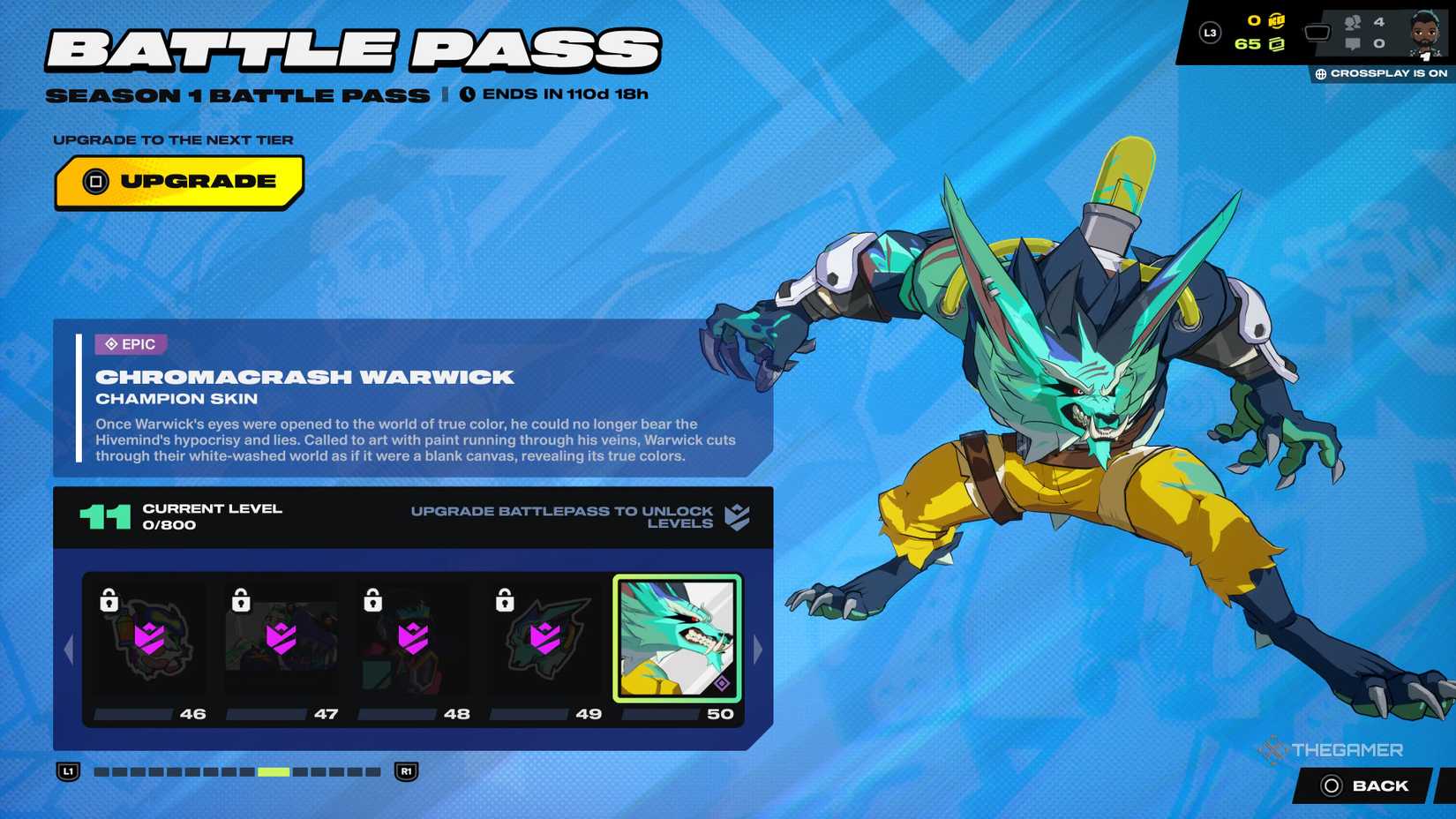
Task: Expand the L1 page navigation control
Action: coord(69,771)
